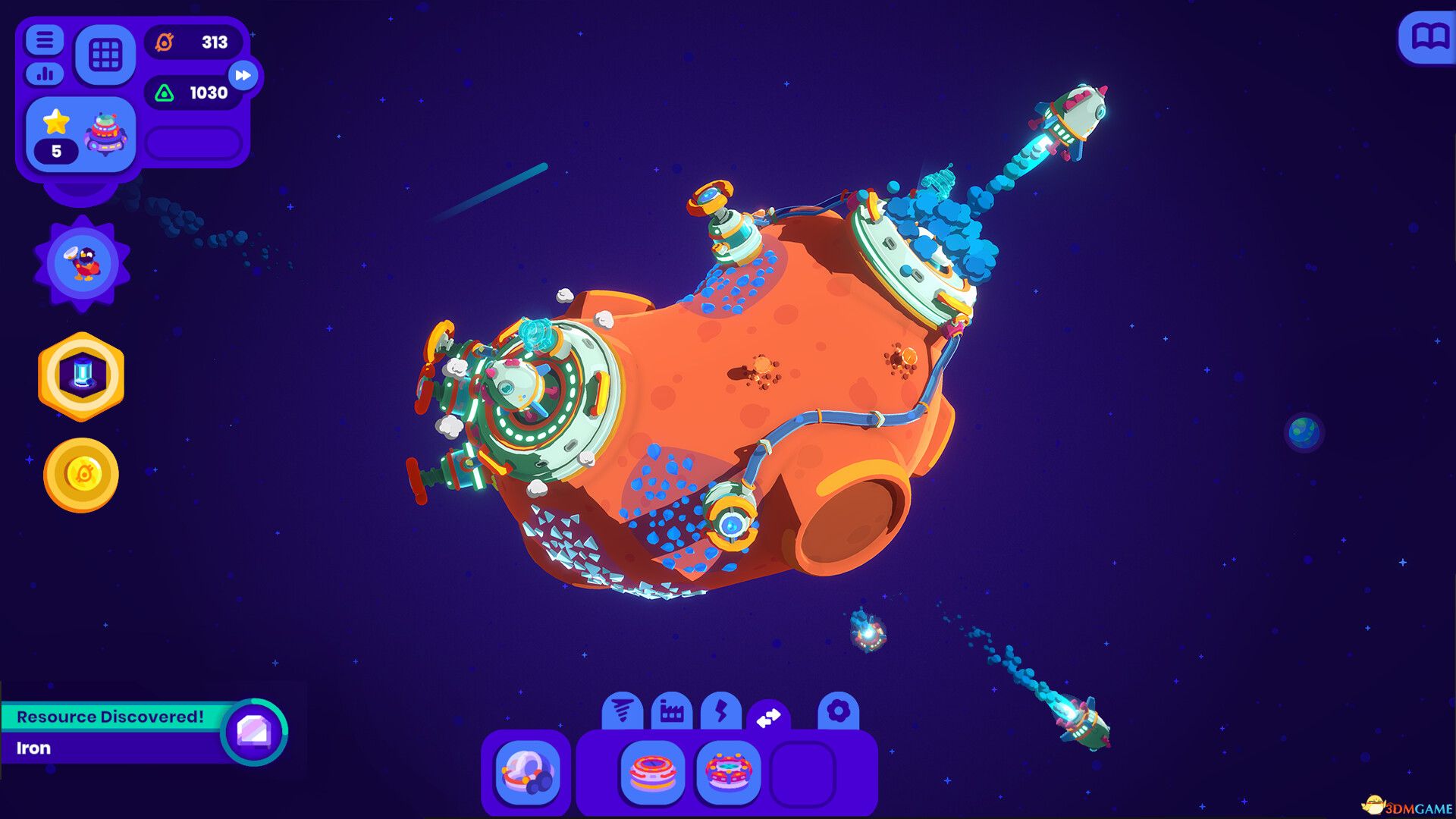Toggle fast-forward game speed
Image resolution: width=1456 pixels, height=819 pixels.
[x=243, y=75]
